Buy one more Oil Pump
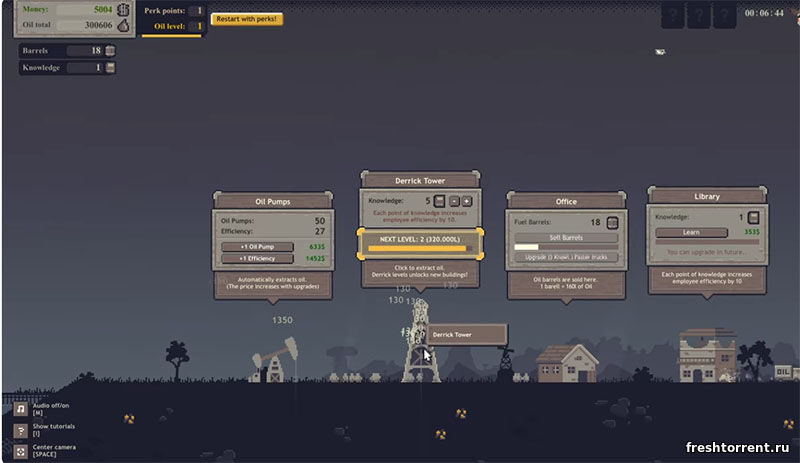This screenshot has height=463, width=800. [257, 246]
